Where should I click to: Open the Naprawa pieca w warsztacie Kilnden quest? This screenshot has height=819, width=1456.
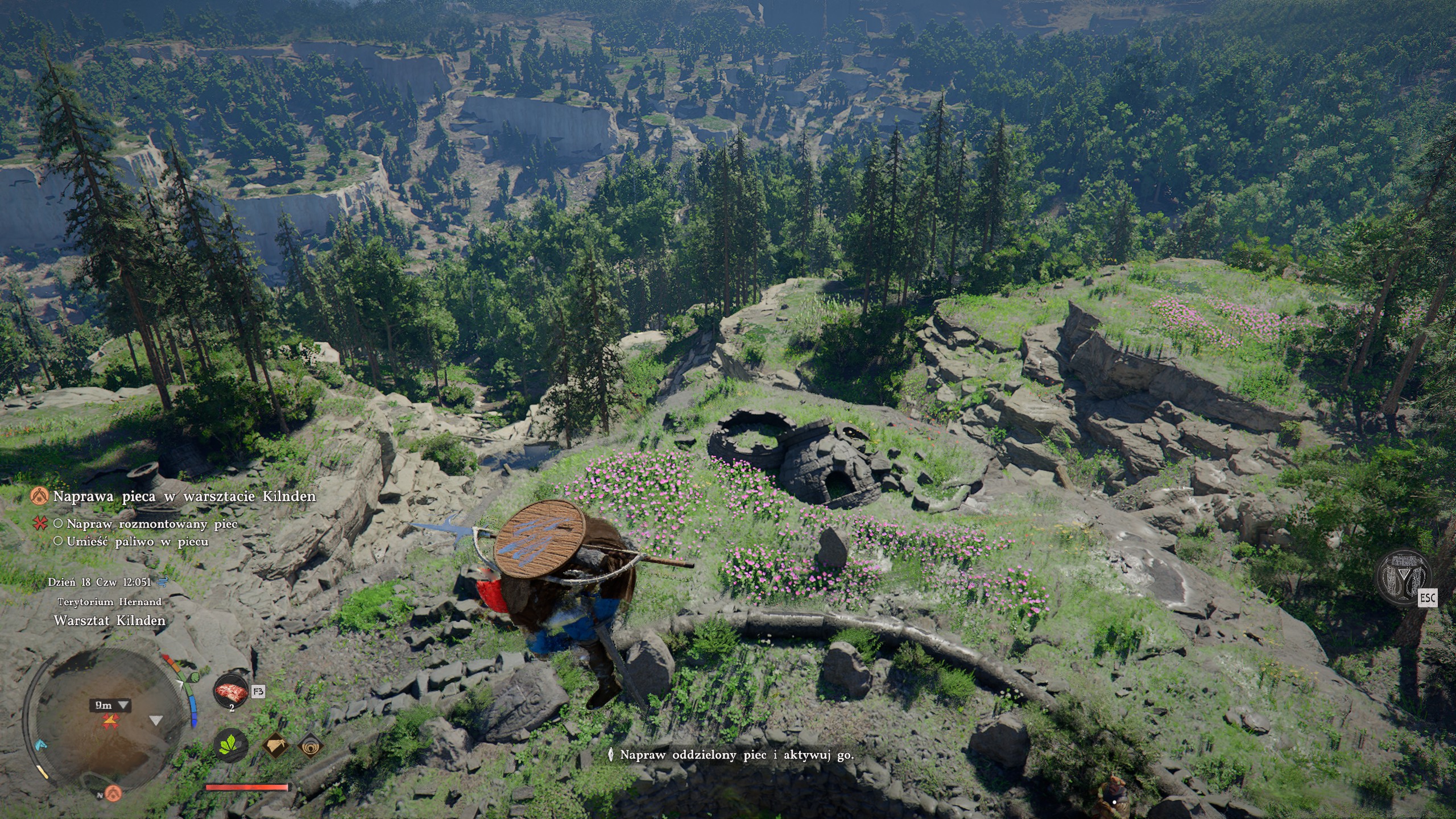[x=184, y=496]
